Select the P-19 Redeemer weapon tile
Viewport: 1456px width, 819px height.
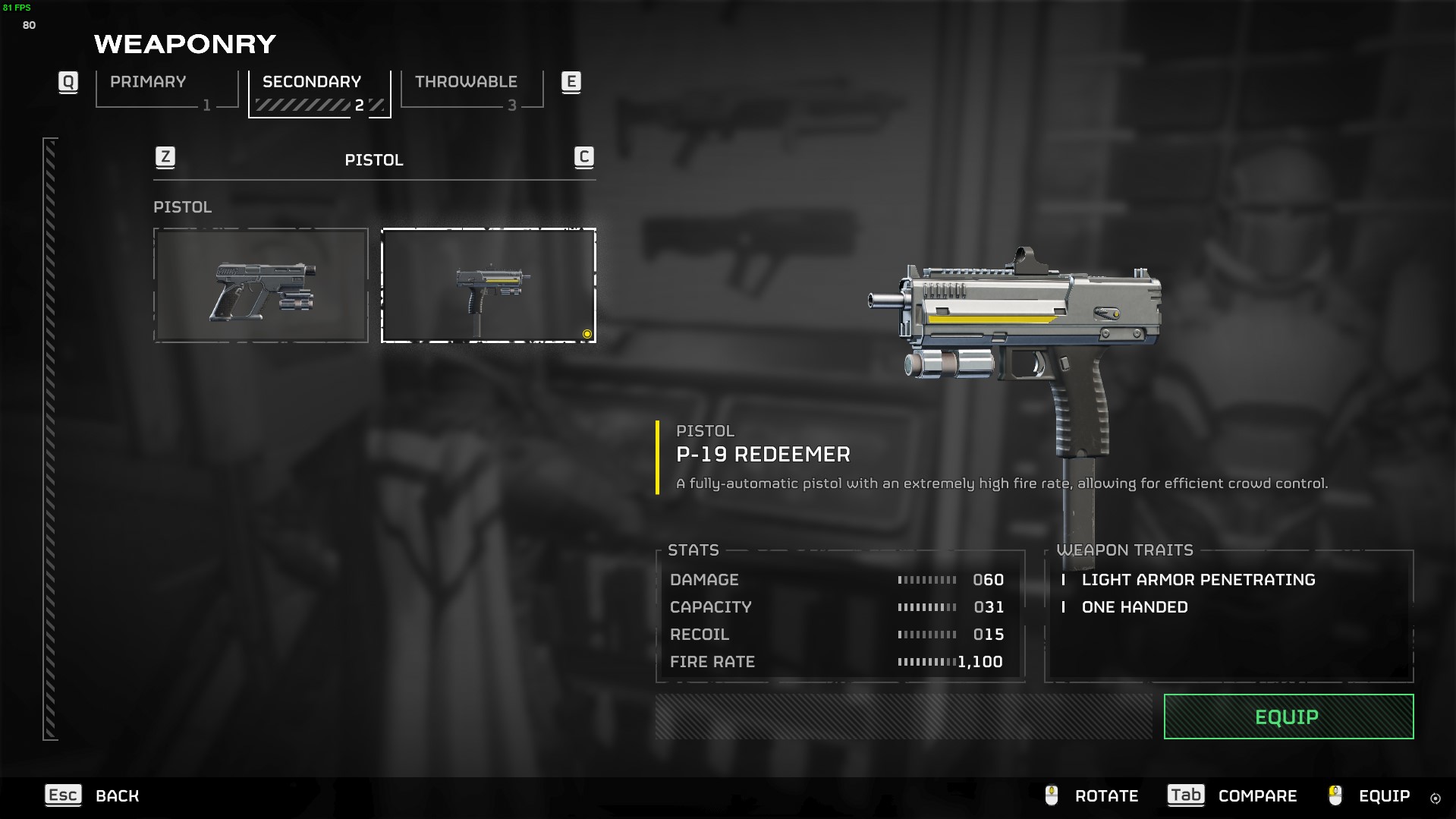[488, 285]
